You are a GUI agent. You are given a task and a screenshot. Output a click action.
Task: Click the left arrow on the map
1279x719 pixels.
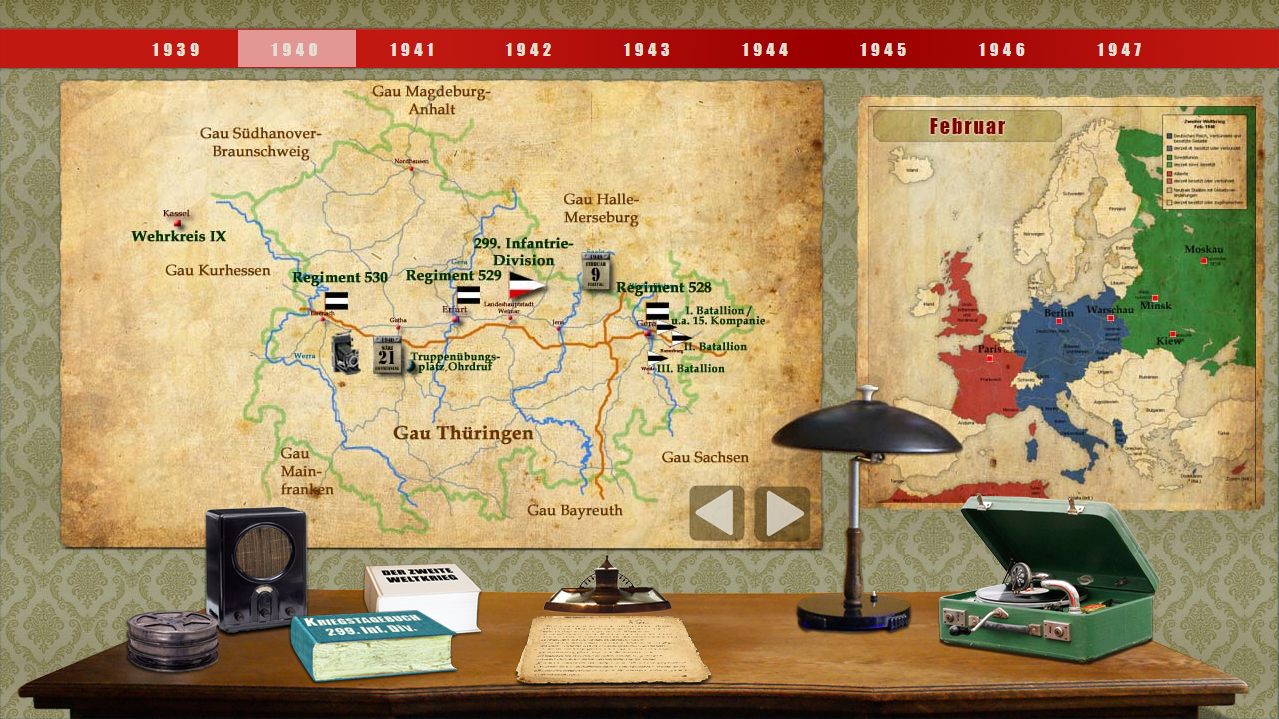coord(717,513)
